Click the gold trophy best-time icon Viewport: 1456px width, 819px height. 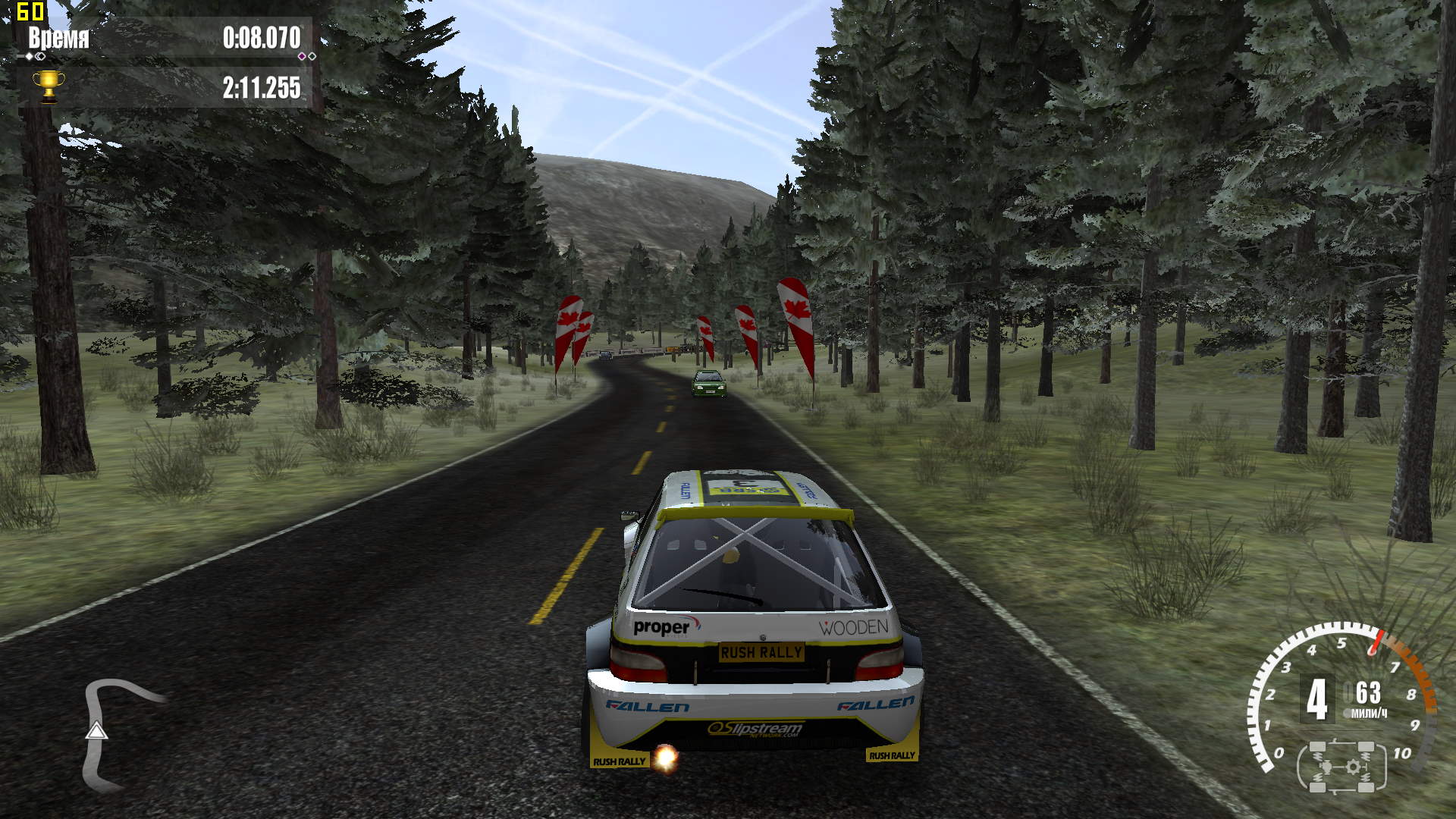tap(48, 86)
